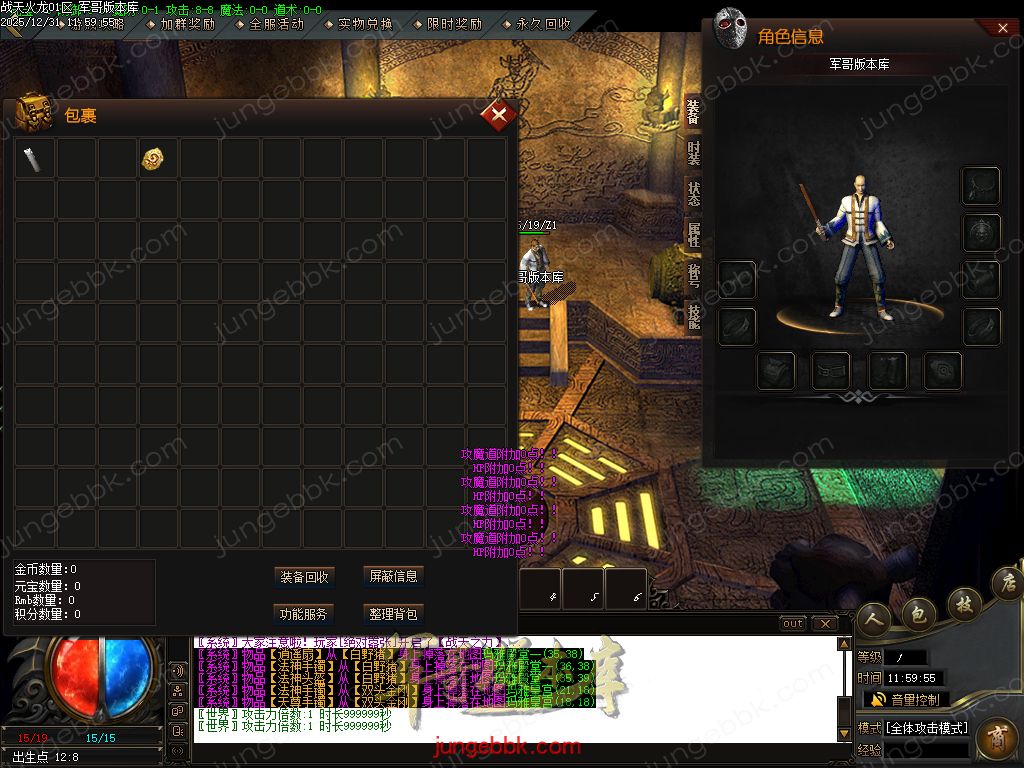Image resolution: width=1024 pixels, height=768 pixels.
Task: Open 功能服务 function services
Action: point(304,614)
